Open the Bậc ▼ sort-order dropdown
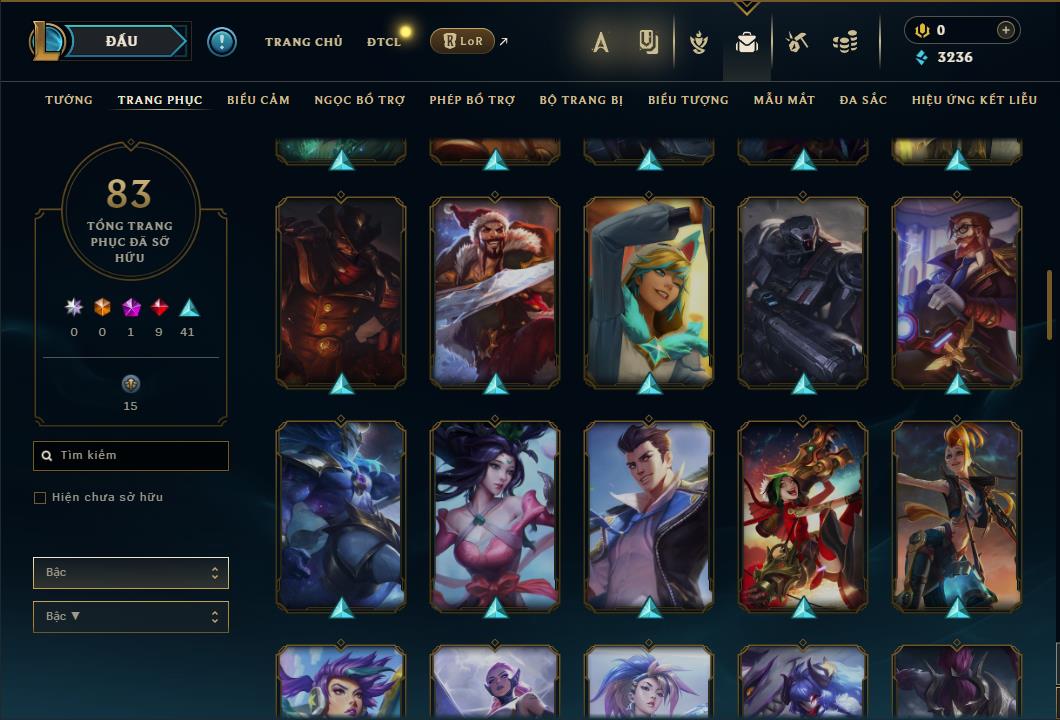 [131, 617]
